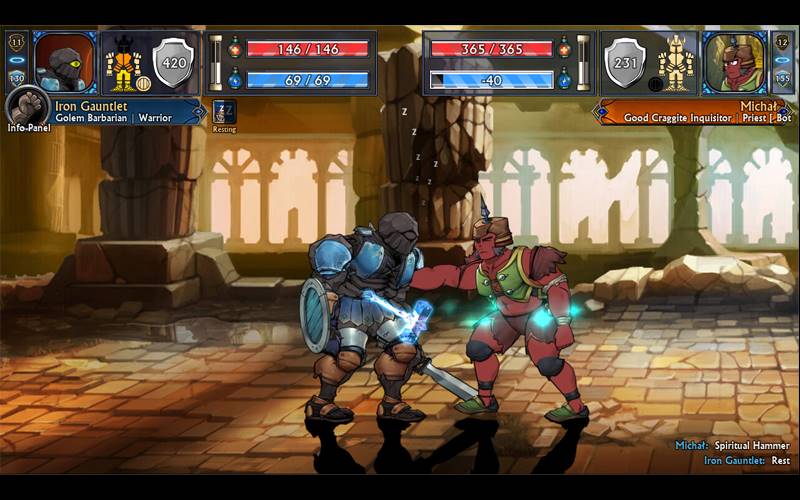Click Iron Gauntlet's red health potion icon

pyautogui.click(x=235, y=48)
